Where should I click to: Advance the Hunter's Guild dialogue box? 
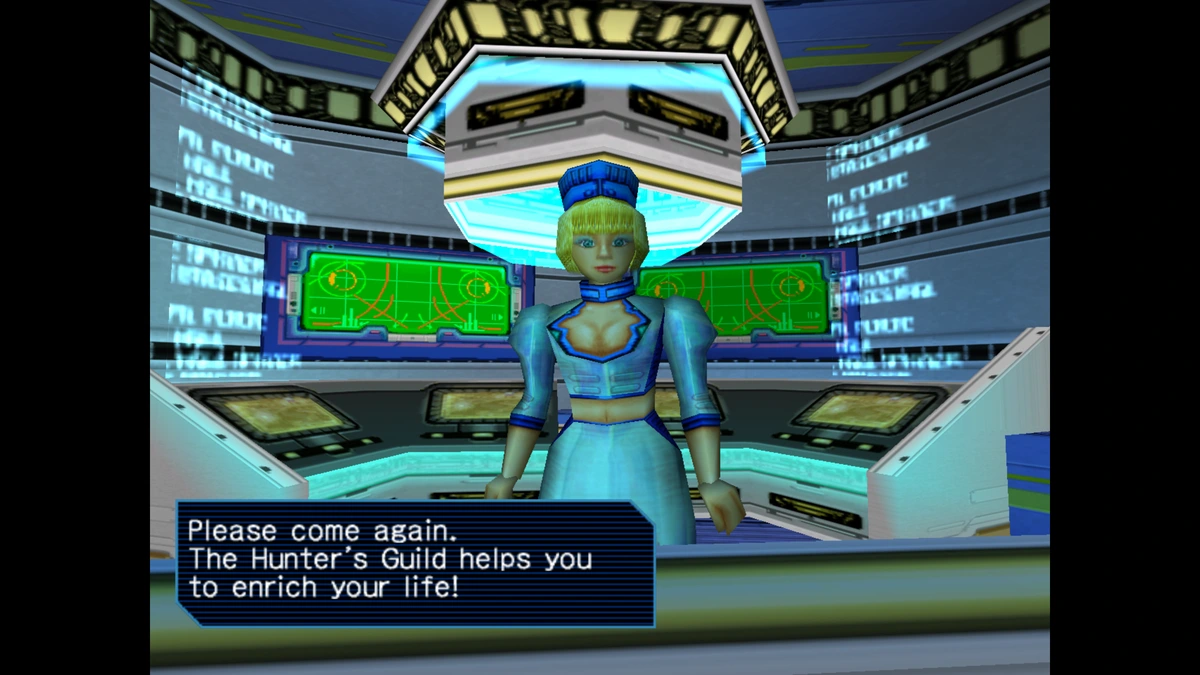(x=415, y=563)
